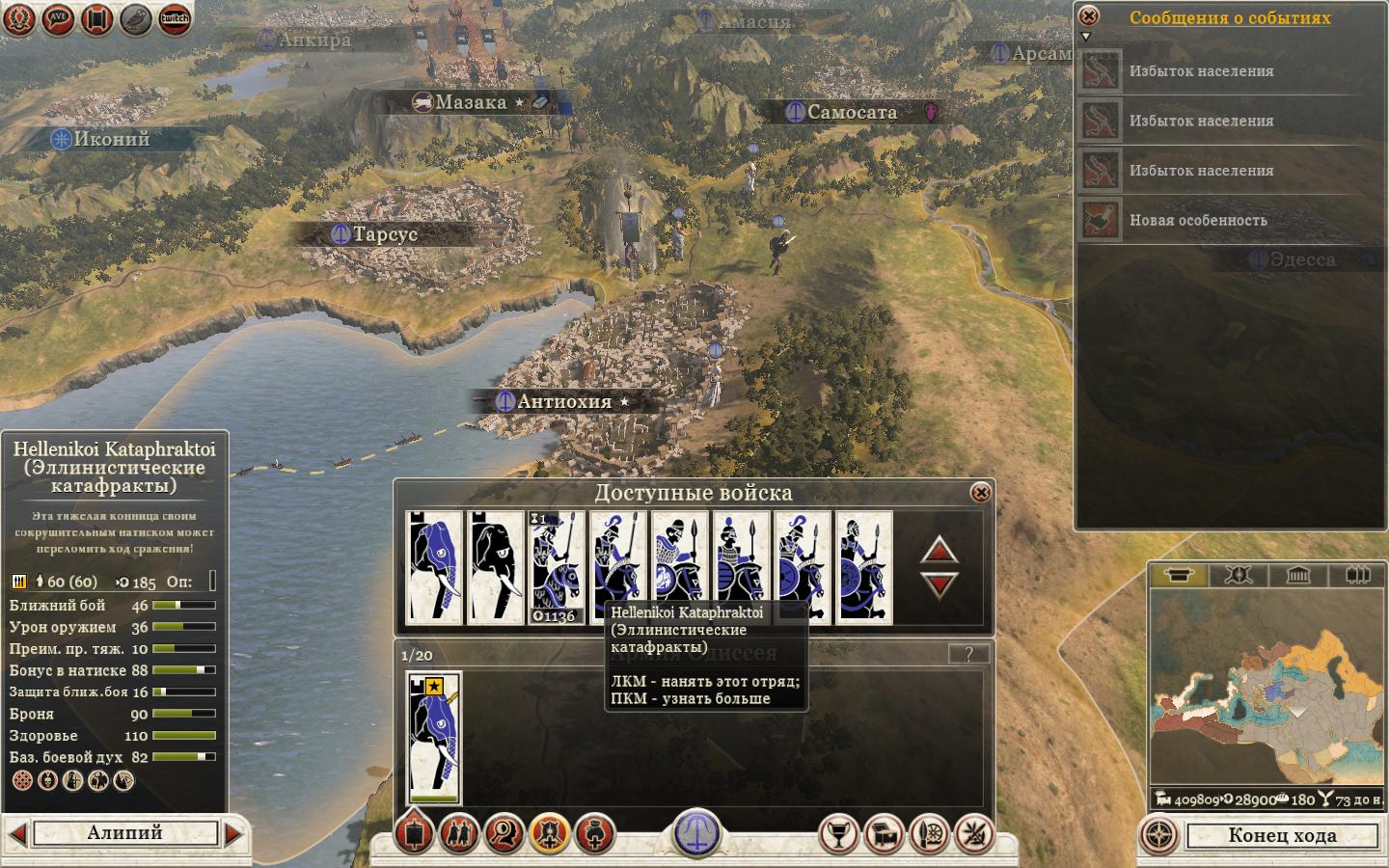The width and height of the screenshot is (1389, 868).
Task: Open the owl encyclopedia icon
Action: coord(136,18)
